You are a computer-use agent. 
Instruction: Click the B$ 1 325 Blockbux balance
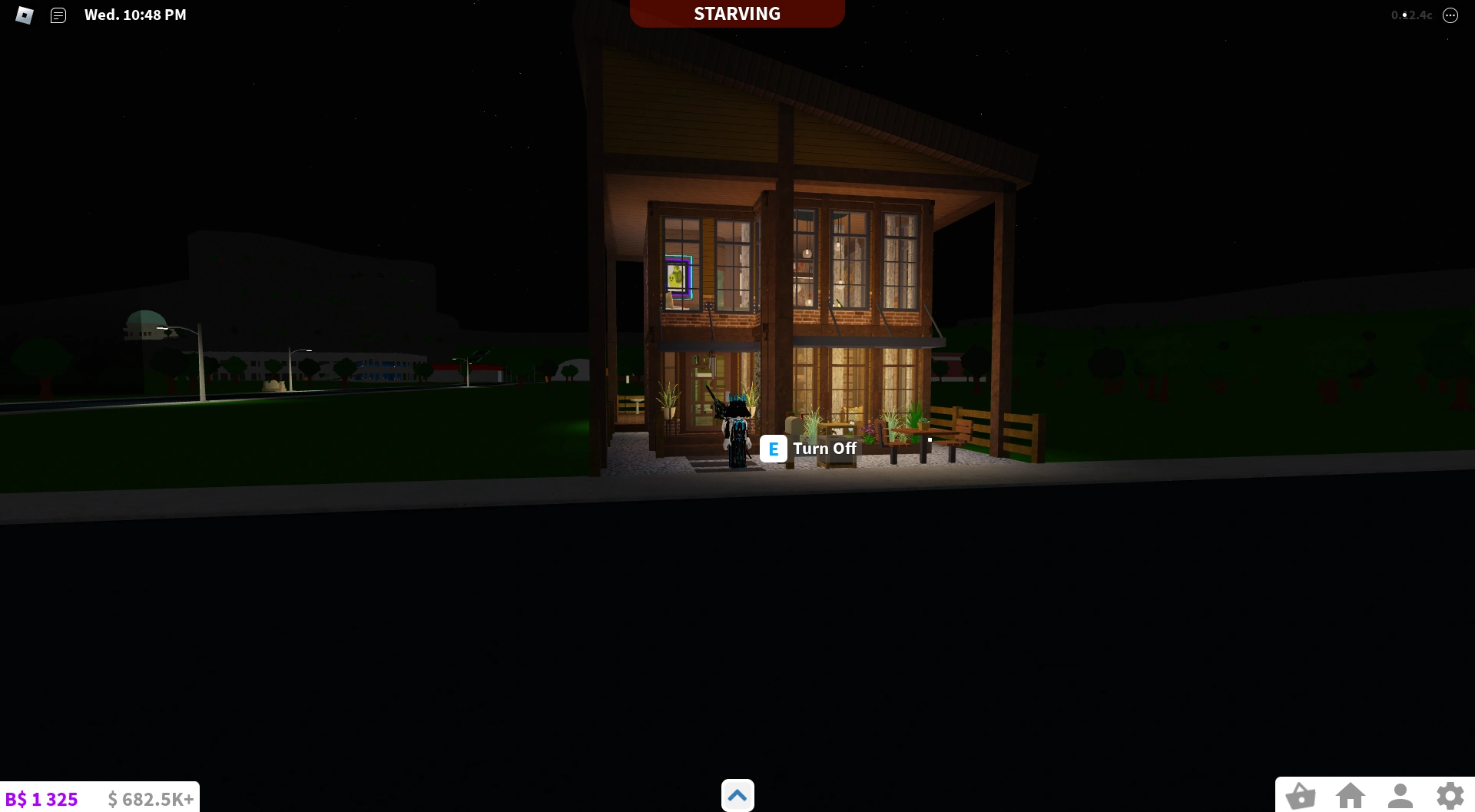tap(42, 799)
